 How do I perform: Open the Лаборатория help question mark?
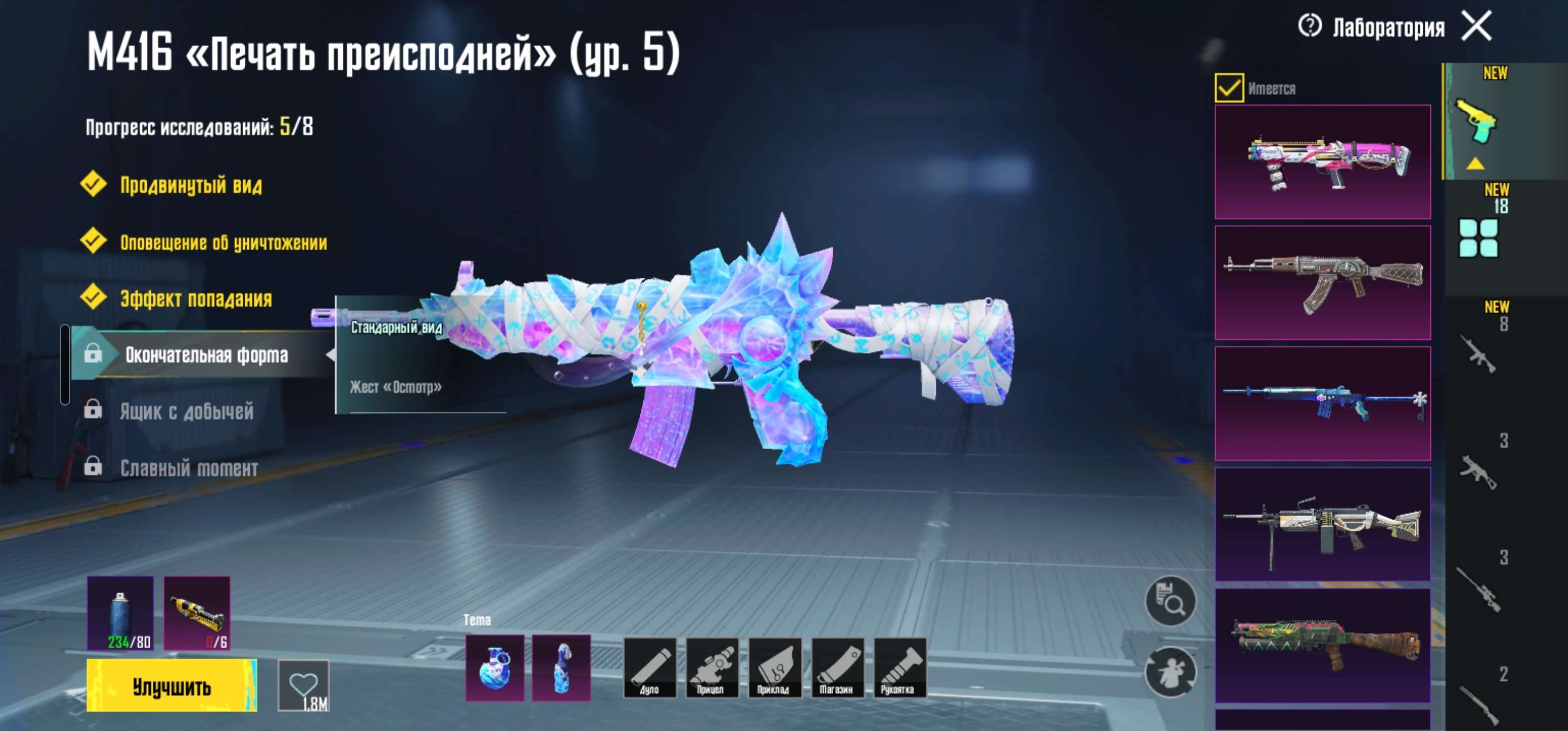[1310, 26]
